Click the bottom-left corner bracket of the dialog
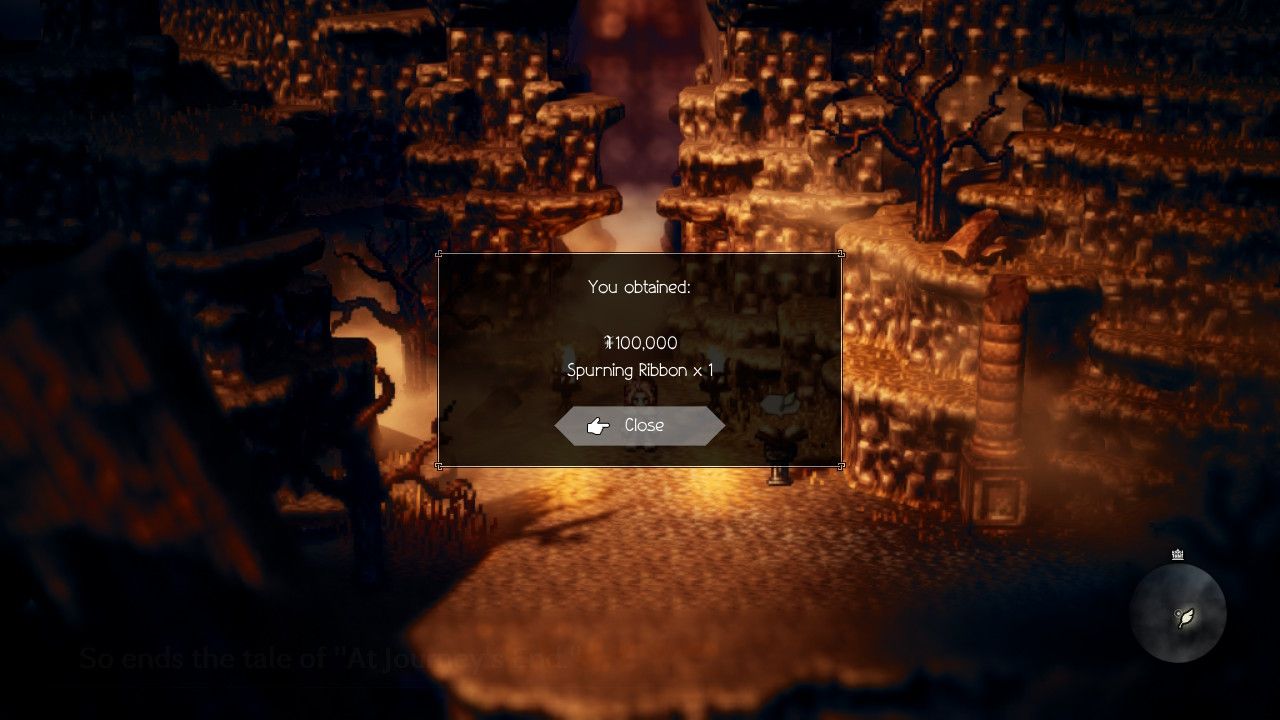The height and width of the screenshot is (720, 1280). point(440,465)
